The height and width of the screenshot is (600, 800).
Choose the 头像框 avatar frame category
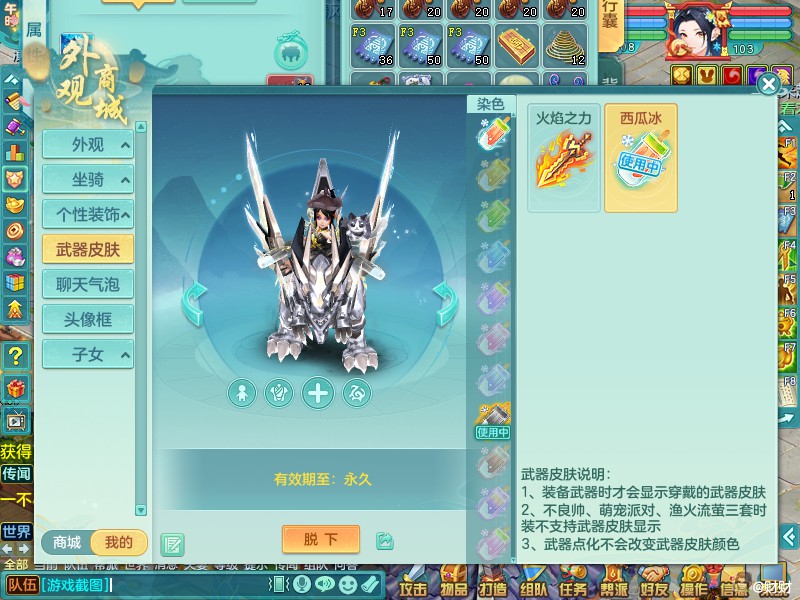coord(88,319)
